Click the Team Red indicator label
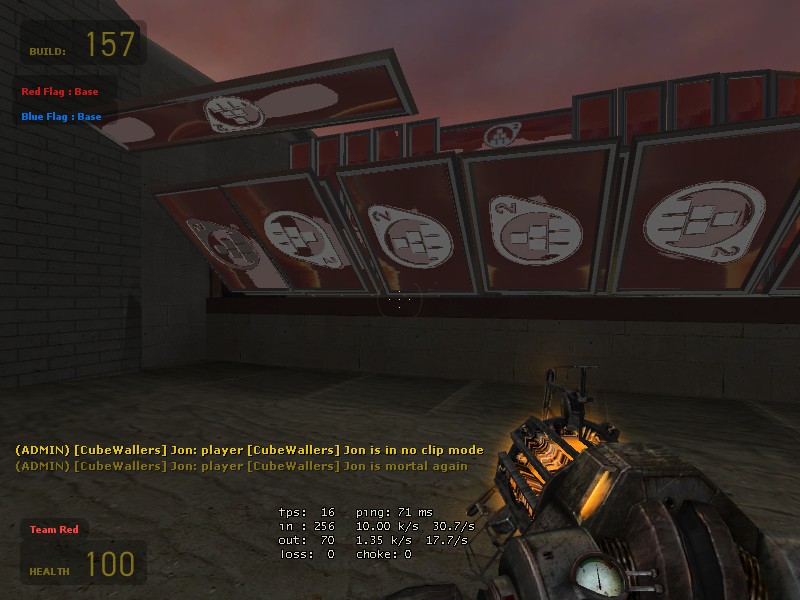Screen dimensions: 800x600 (x=54, y=529)
